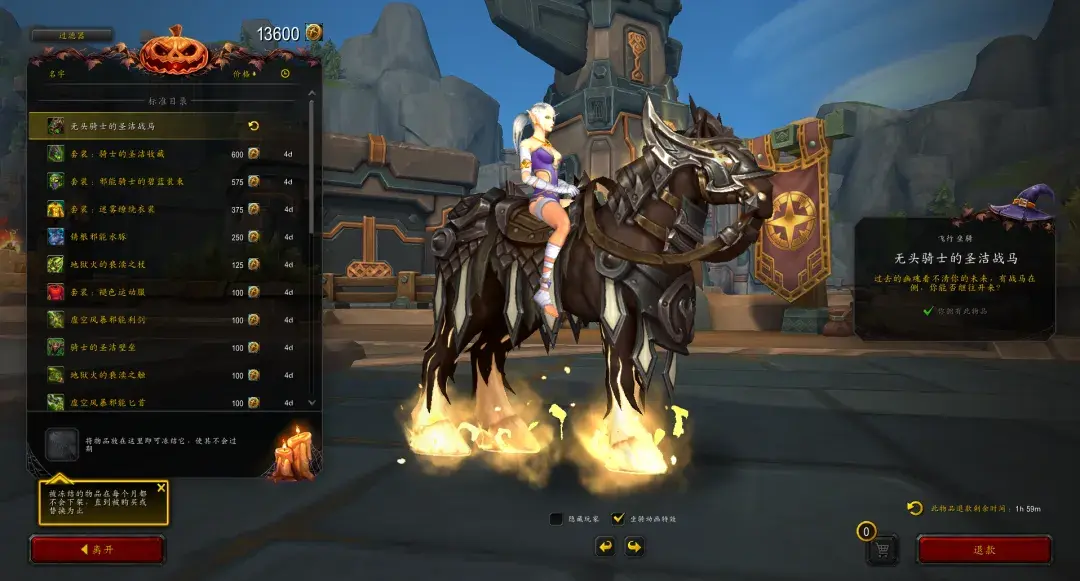Click the empty freeze item slot
1080x581 pixels.
tap(62, 445)
